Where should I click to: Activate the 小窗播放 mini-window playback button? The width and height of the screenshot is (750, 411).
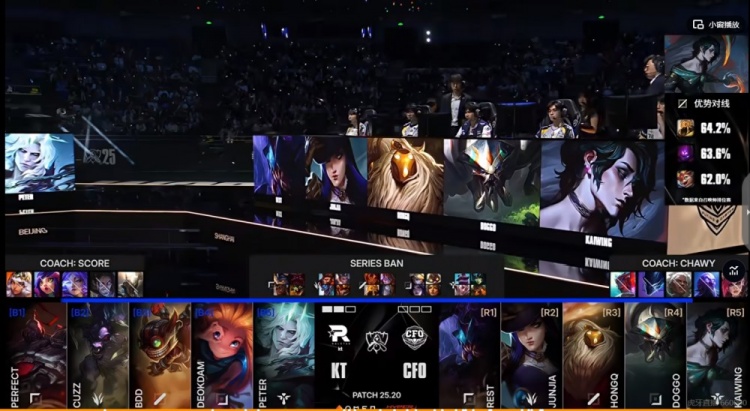pyautogui.click(x=718, y=24)
